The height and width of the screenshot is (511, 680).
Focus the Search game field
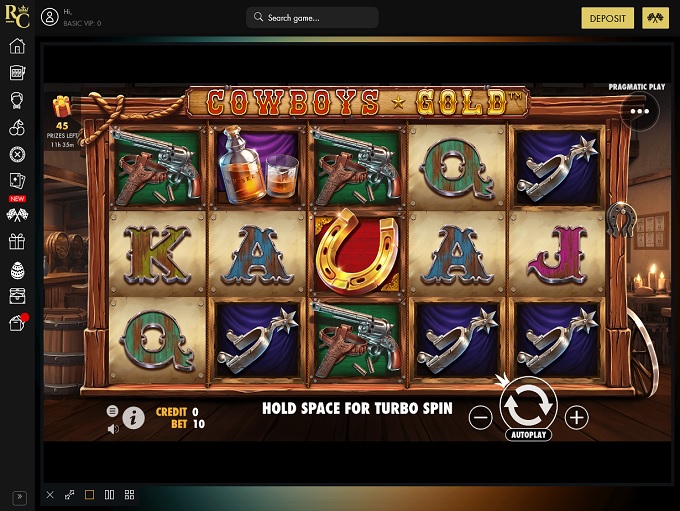(x=312, y=18)
